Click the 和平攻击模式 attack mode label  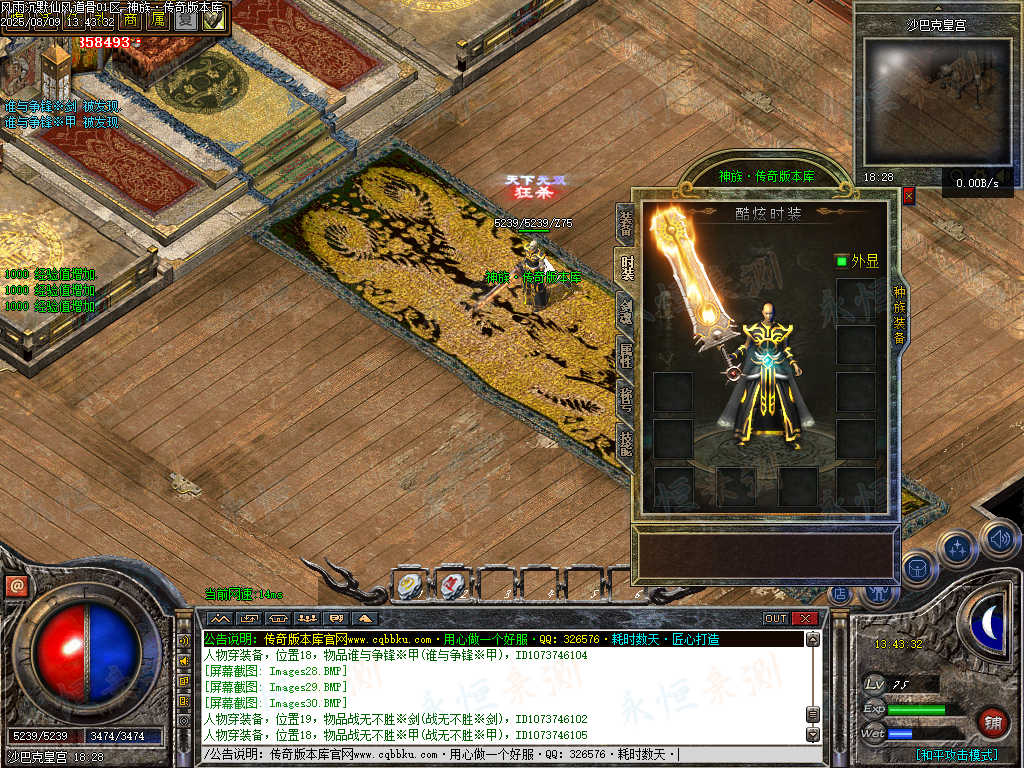coord(958,755)
